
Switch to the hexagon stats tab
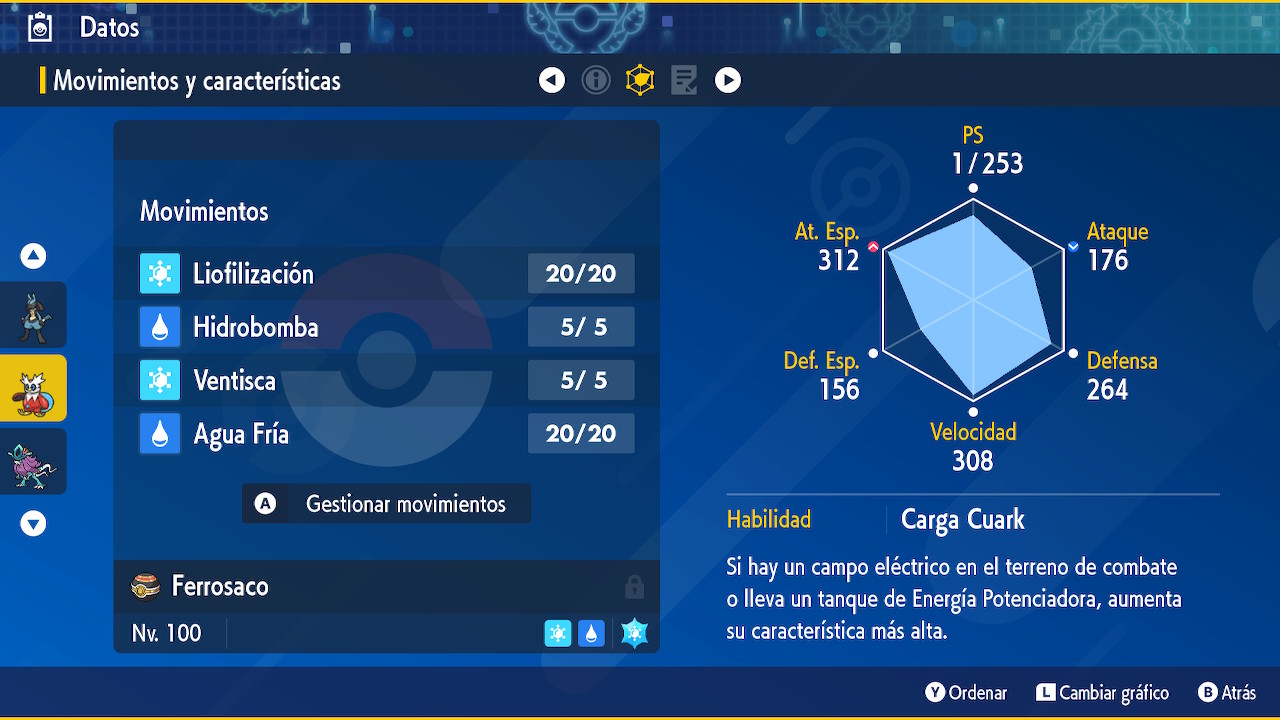(x=640, y=80)
